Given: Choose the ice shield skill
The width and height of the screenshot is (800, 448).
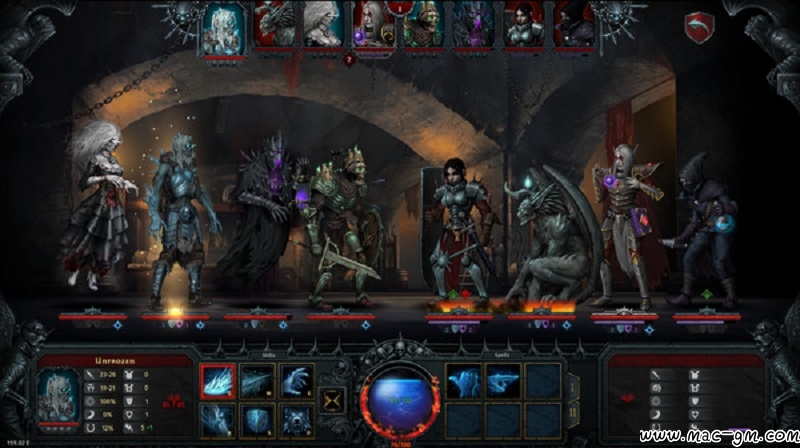Looking at the screenshot, I should coord(257,418).
